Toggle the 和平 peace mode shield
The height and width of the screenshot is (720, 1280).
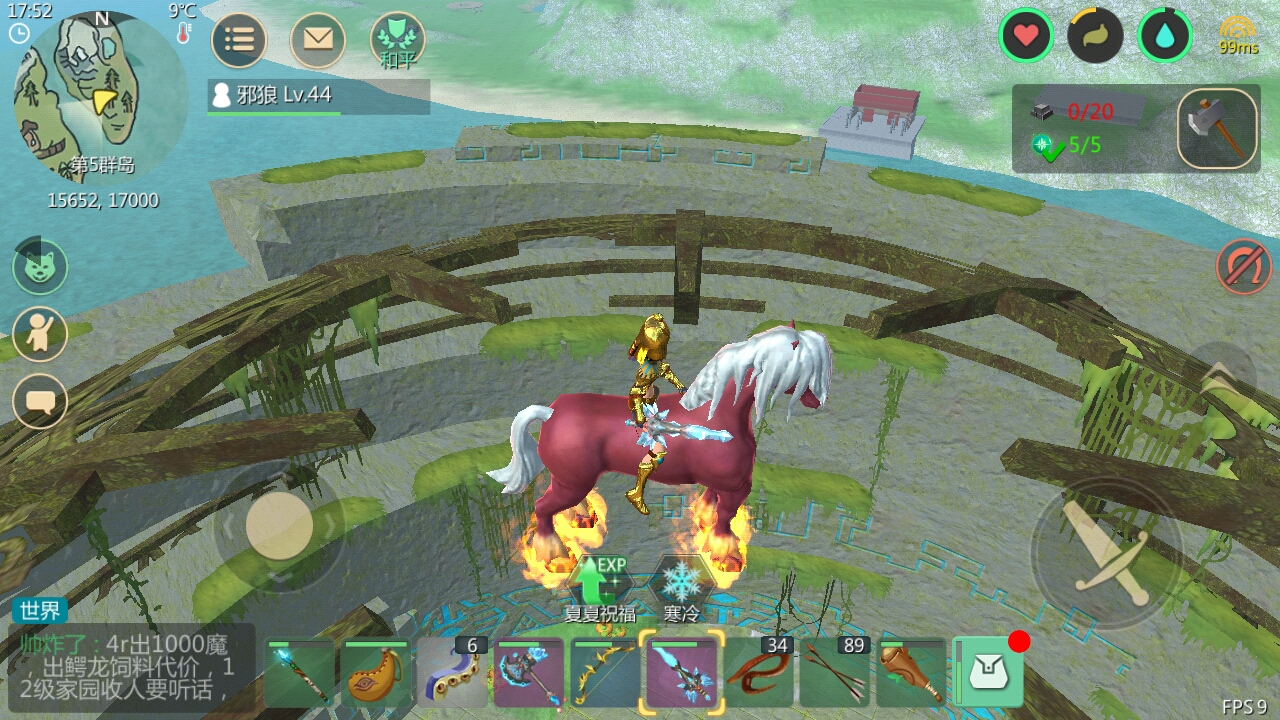[x=397, y=40]
